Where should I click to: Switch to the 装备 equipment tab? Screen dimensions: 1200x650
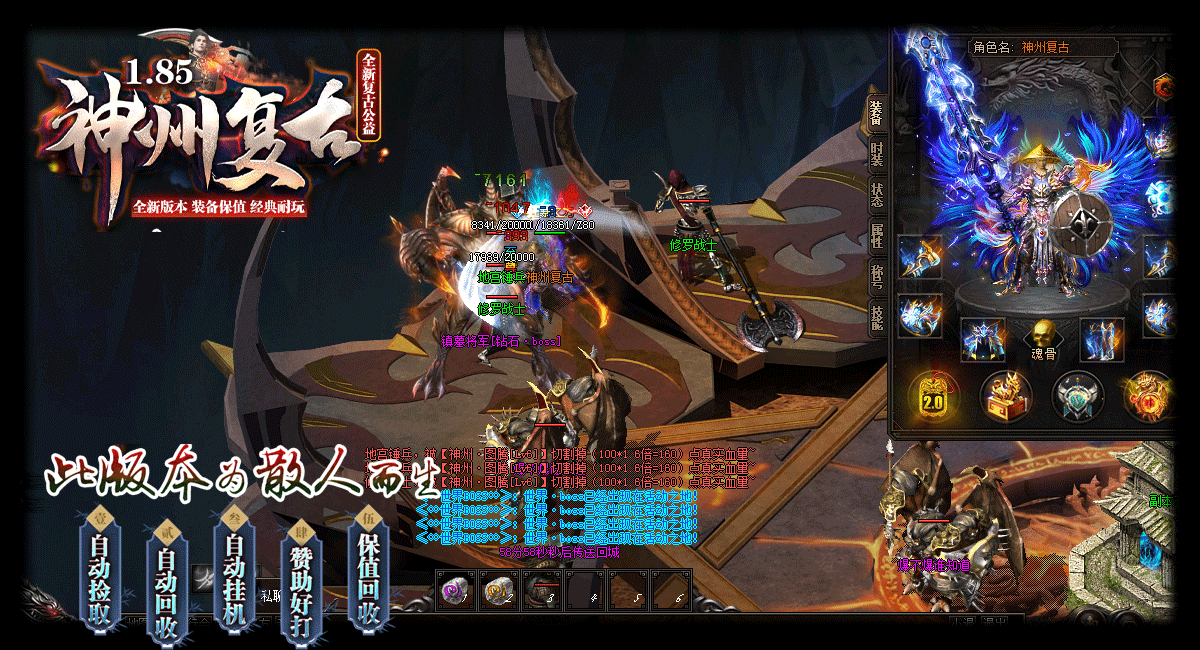tap(876, 114)
